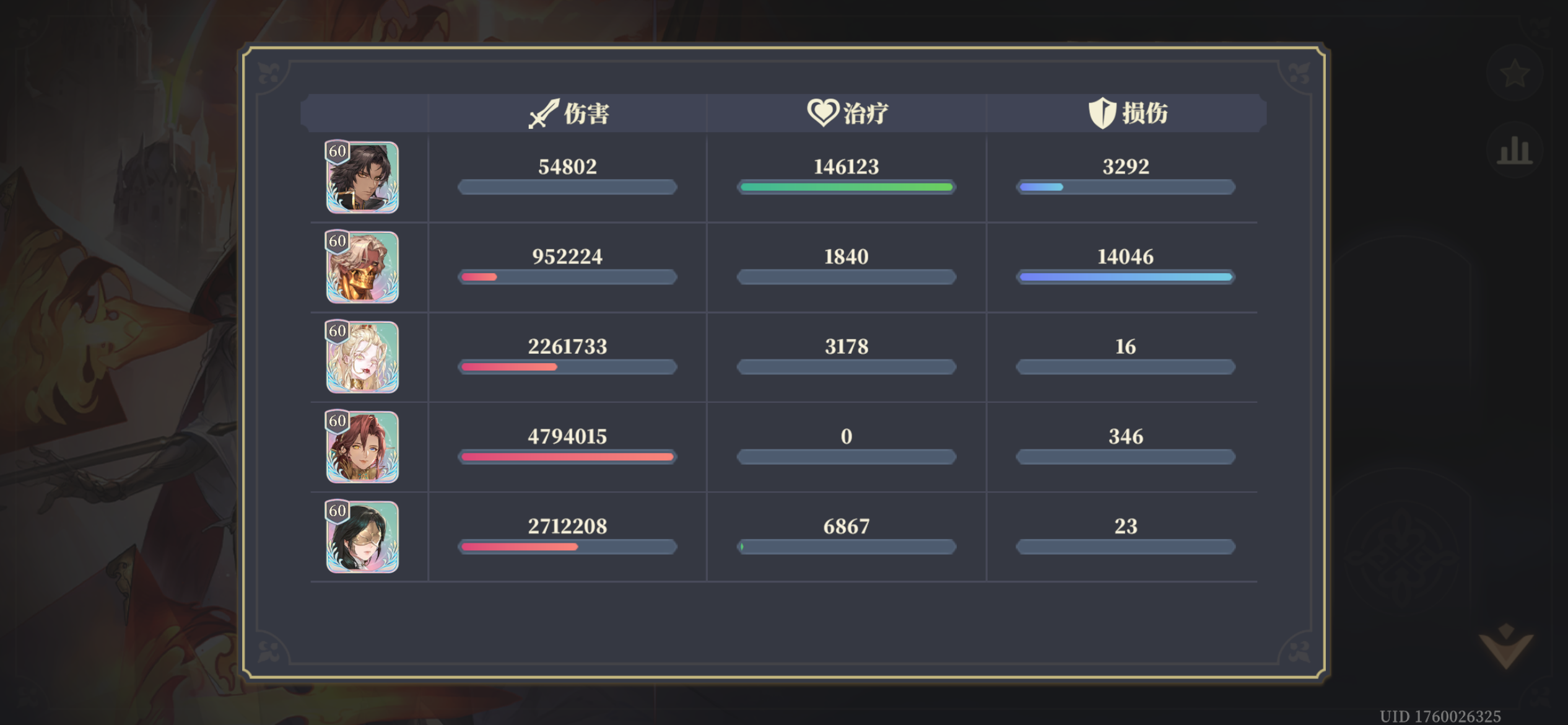The width and height of the screenshot is (1568, 725).
Task: Select the blindfolded dark-haired character's portrait
Action: [362, 538]
